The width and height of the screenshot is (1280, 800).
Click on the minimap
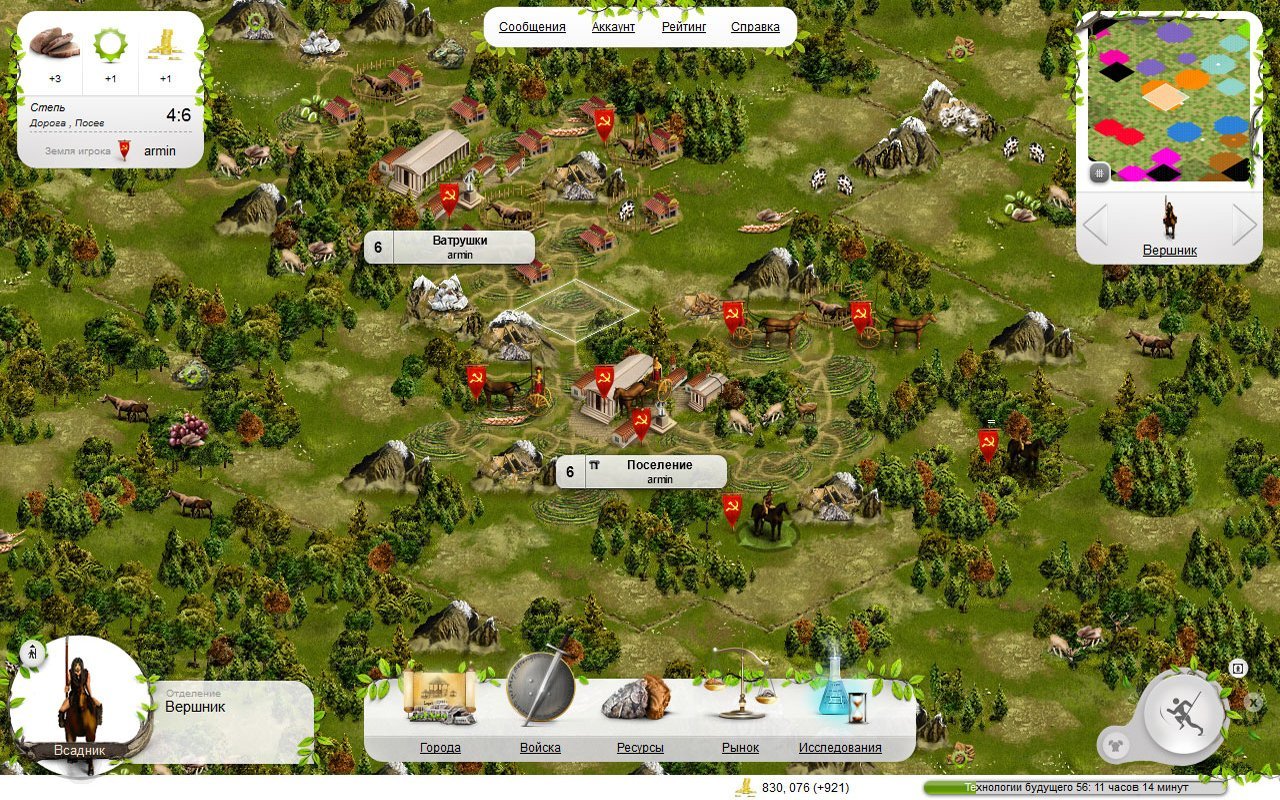coord(1170,100)
